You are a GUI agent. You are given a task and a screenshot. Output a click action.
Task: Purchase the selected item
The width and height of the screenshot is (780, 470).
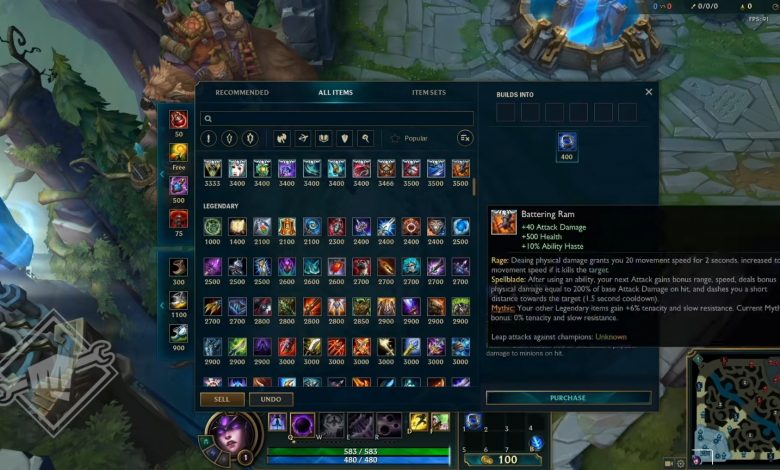[568, 397]
